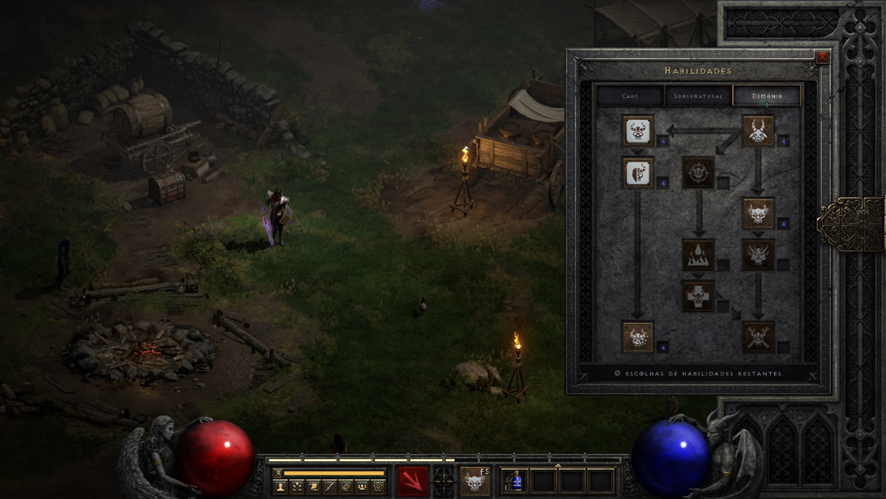This screenshot has width=886, height=499.
Task: Select the skull-on-cross skill icon
Action: click(x=698, y=295)
